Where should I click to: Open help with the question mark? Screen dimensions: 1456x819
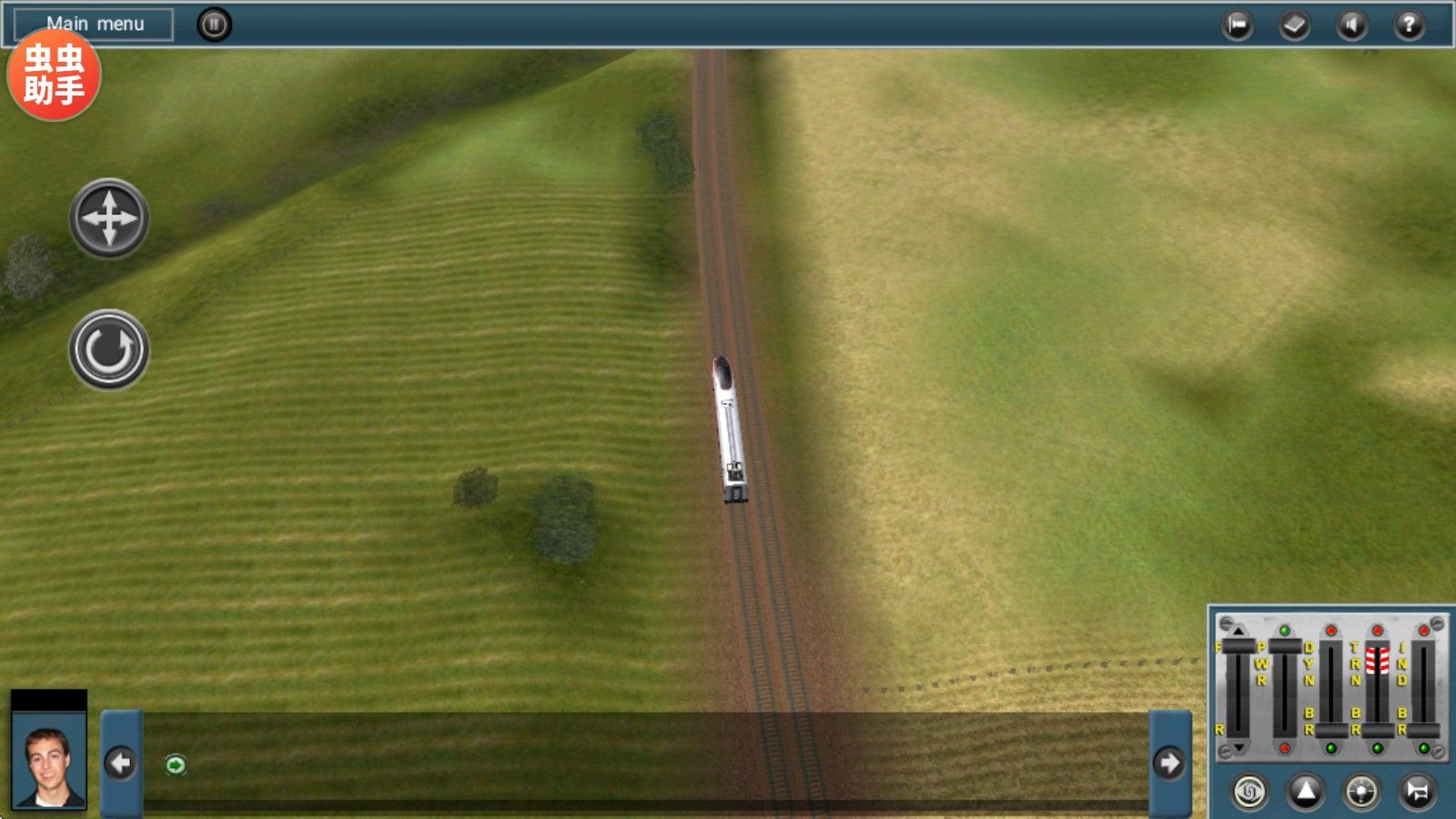click(x=1409, y=25)
